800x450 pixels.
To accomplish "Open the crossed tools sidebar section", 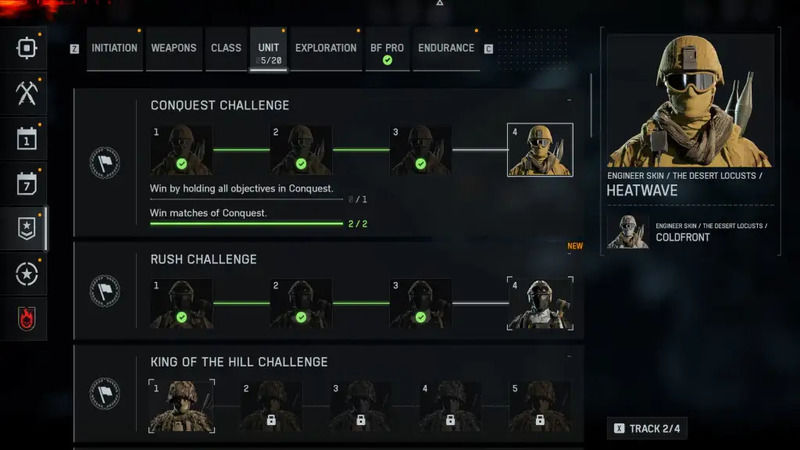I will pos(26,93).
